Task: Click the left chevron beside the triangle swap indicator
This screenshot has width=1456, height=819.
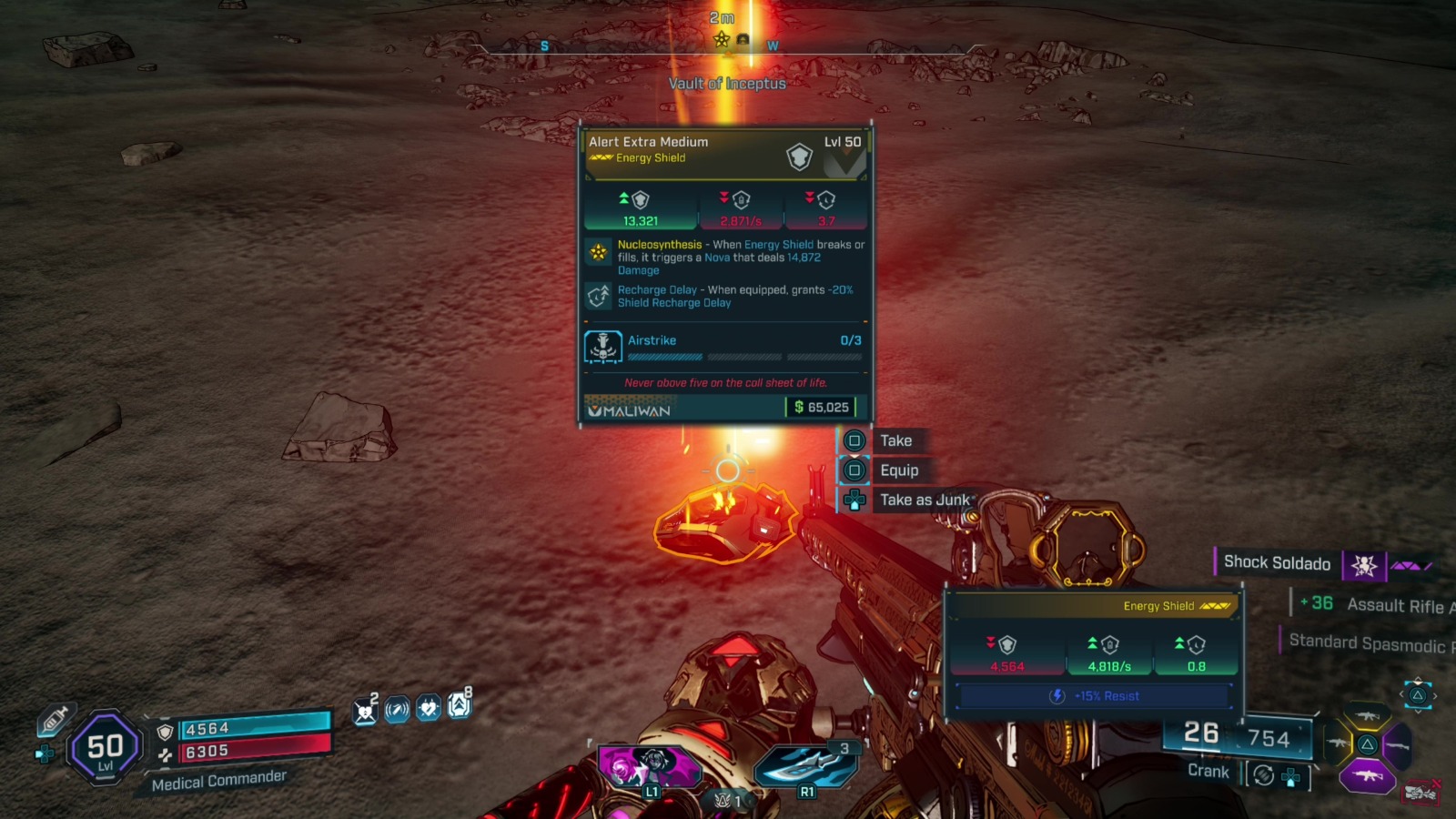Action: click(x=1401, y=693)
